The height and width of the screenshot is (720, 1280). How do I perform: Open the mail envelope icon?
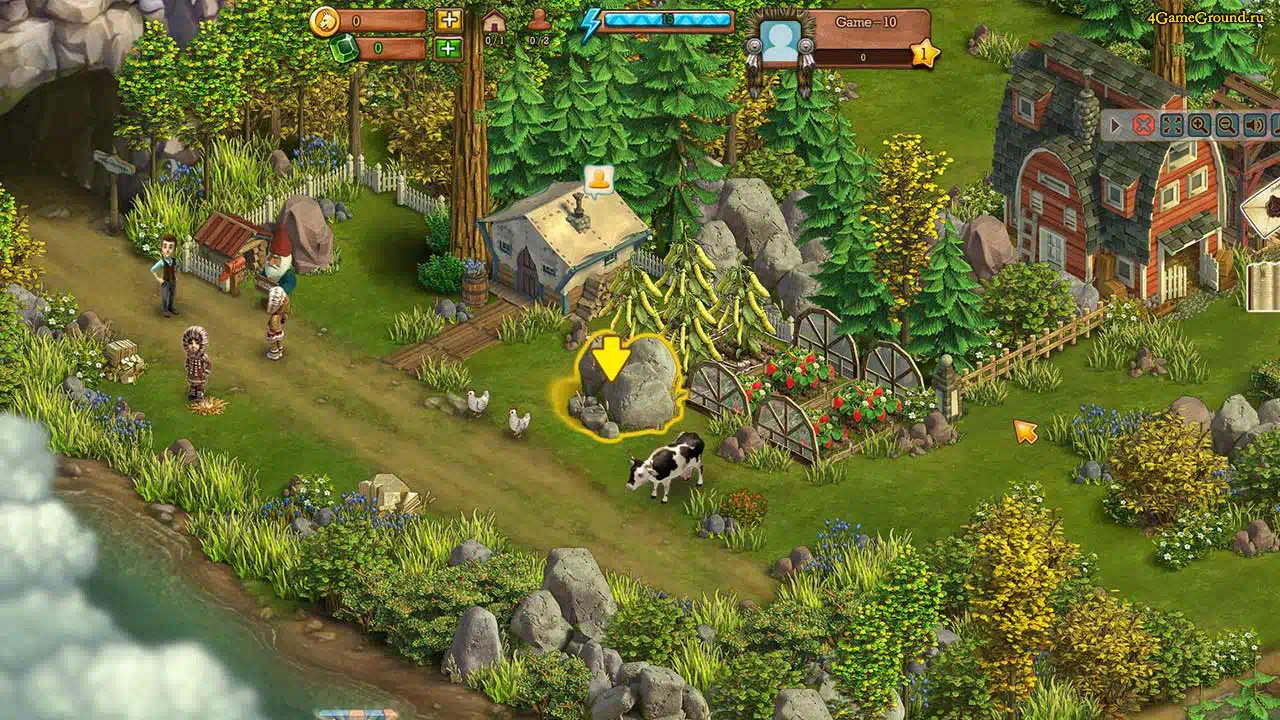point(1264,208)
